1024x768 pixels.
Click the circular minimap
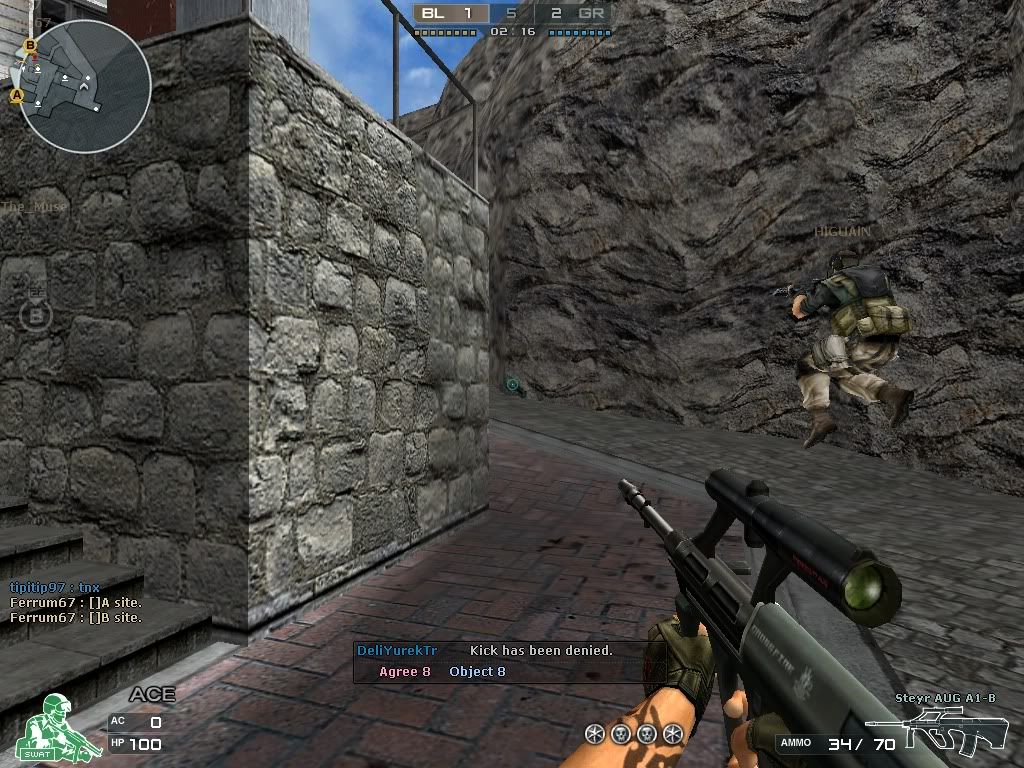pyautogui.click(x=85, y=87)
